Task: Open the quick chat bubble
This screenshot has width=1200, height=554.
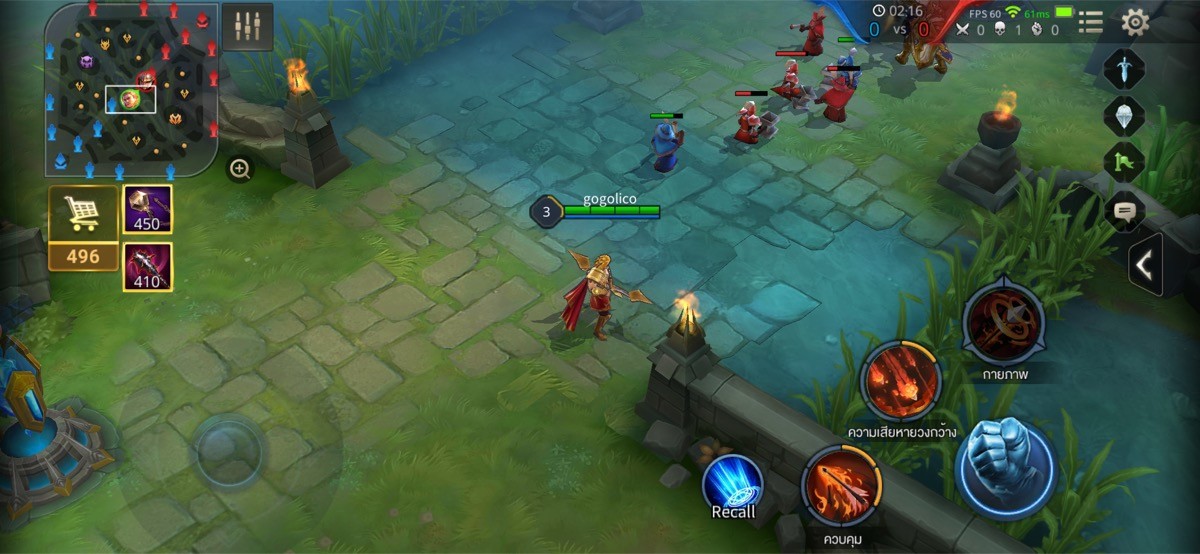Action: (x=1124, y=211)
